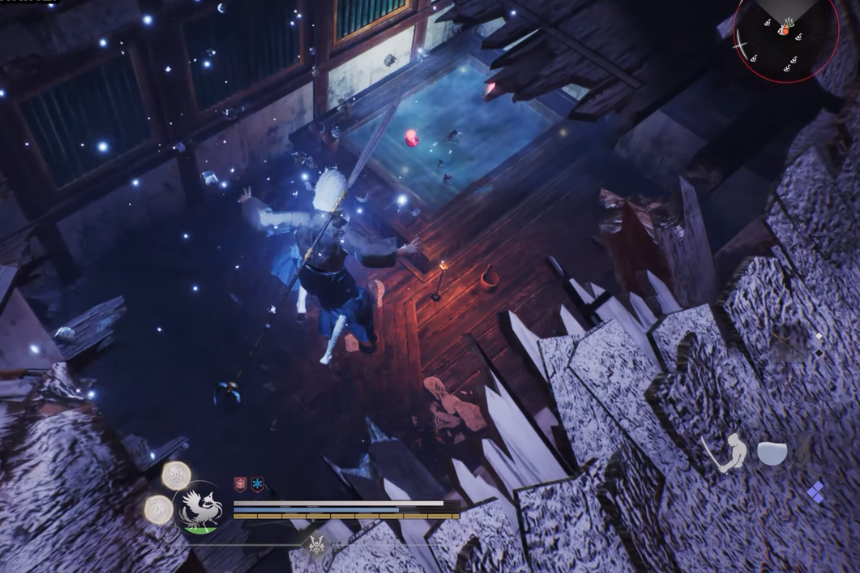This screenshot has width=860, height=573.
Task: Click the red demon status icon
Action: click(x=241, y=484)
